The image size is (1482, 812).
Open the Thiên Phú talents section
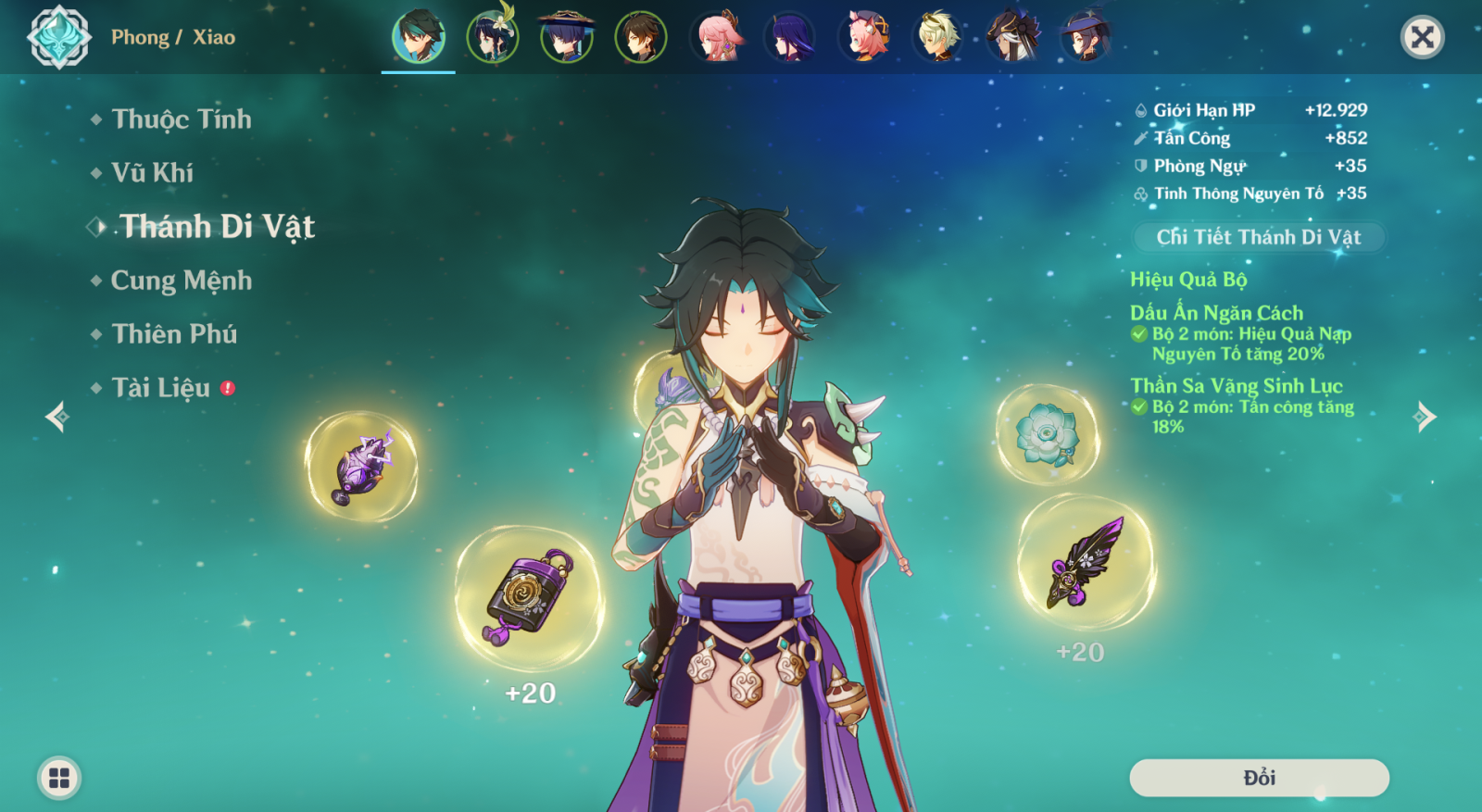[174, 334]
